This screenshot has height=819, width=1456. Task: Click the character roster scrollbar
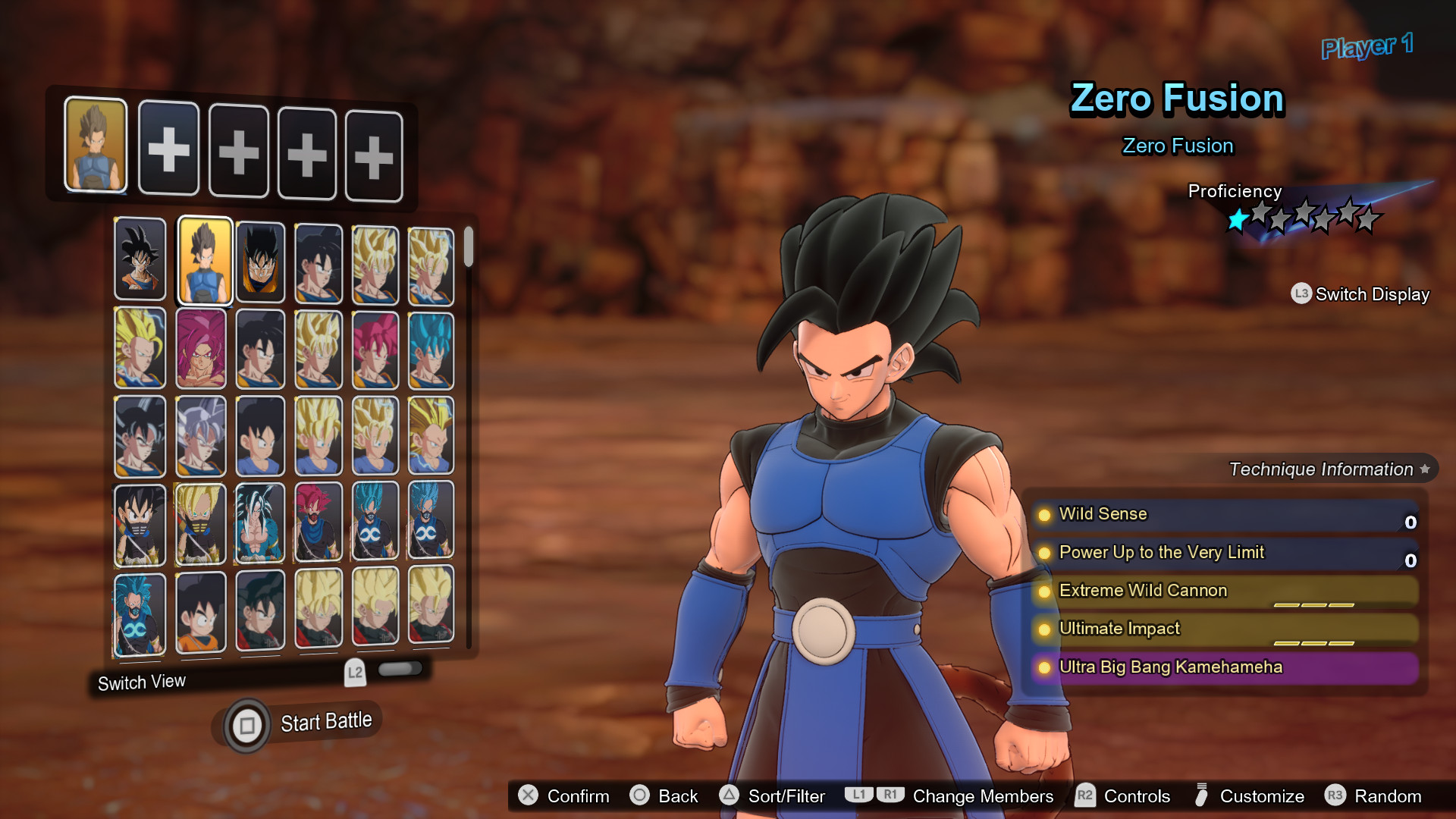(x=469, y=247)
